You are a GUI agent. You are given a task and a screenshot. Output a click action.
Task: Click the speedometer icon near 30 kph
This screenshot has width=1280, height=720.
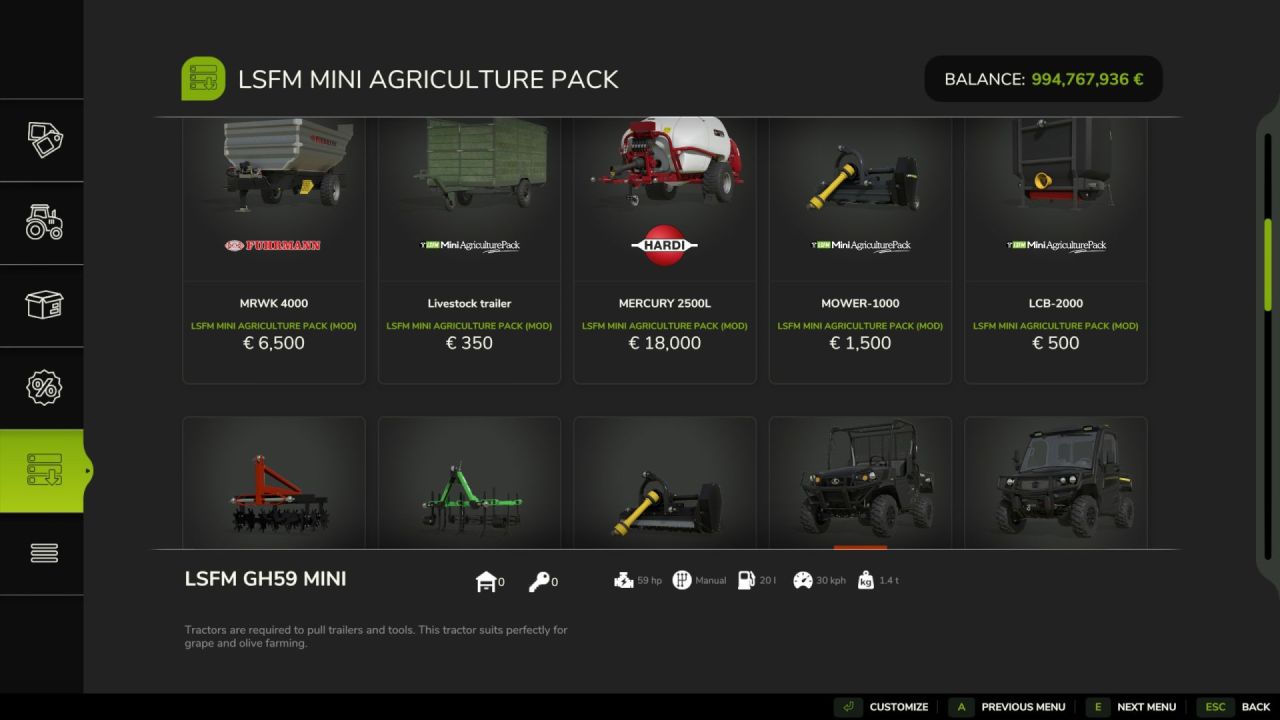(x=803, y=579)
